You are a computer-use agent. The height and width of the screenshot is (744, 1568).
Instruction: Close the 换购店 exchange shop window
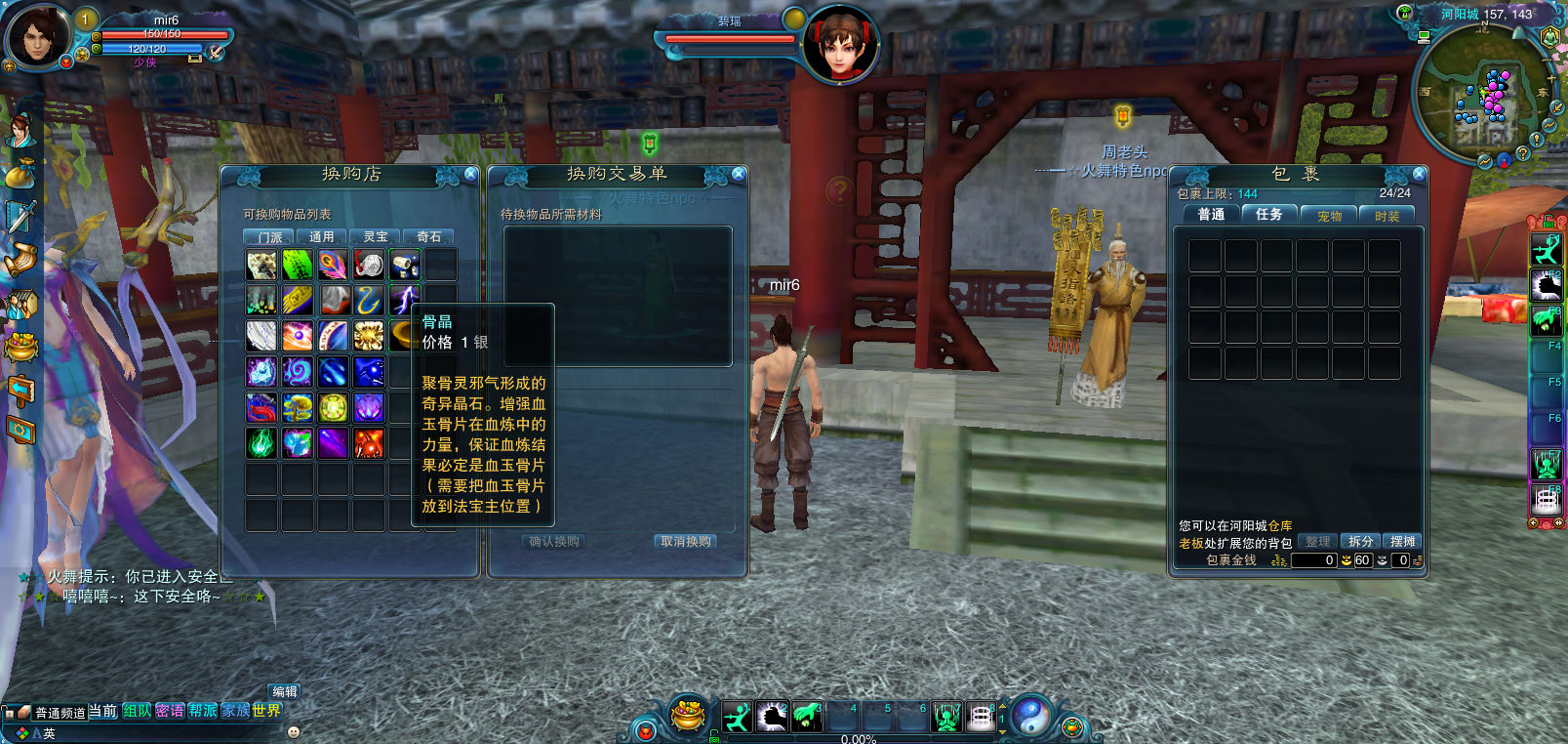471,174
